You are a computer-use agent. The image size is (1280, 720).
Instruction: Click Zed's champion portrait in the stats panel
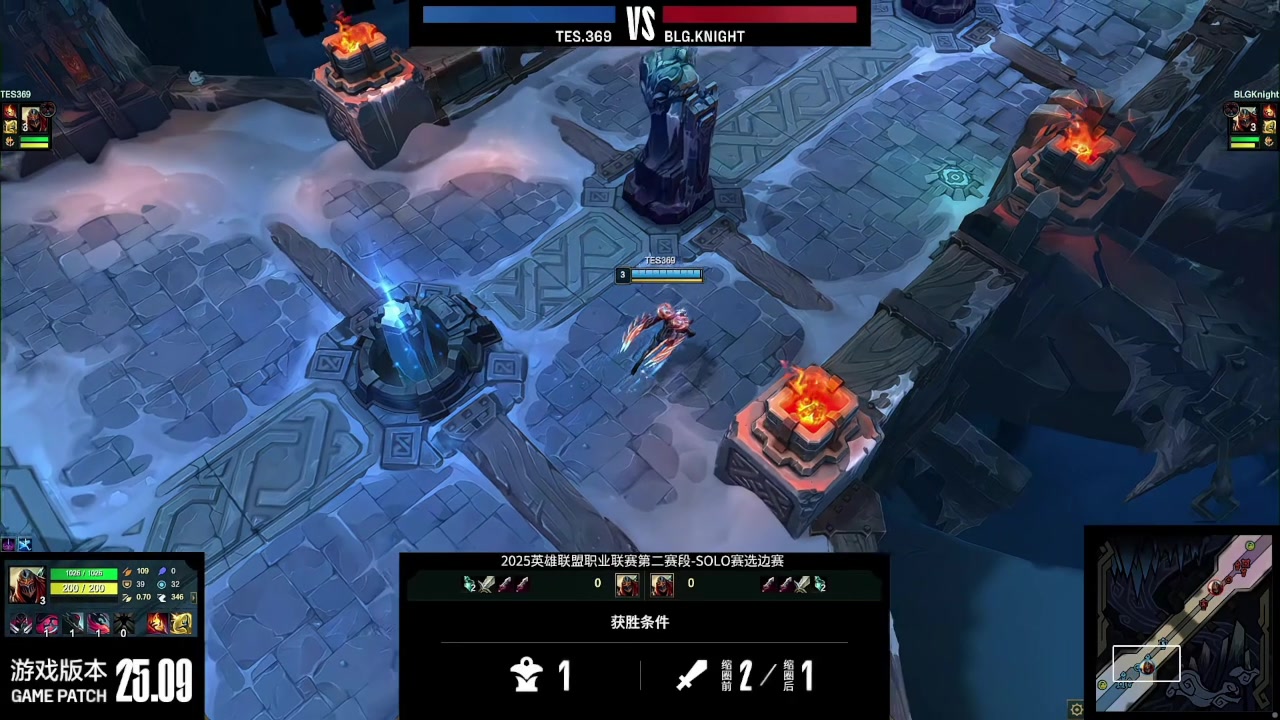pyautogui.click(x=26, y=583)
